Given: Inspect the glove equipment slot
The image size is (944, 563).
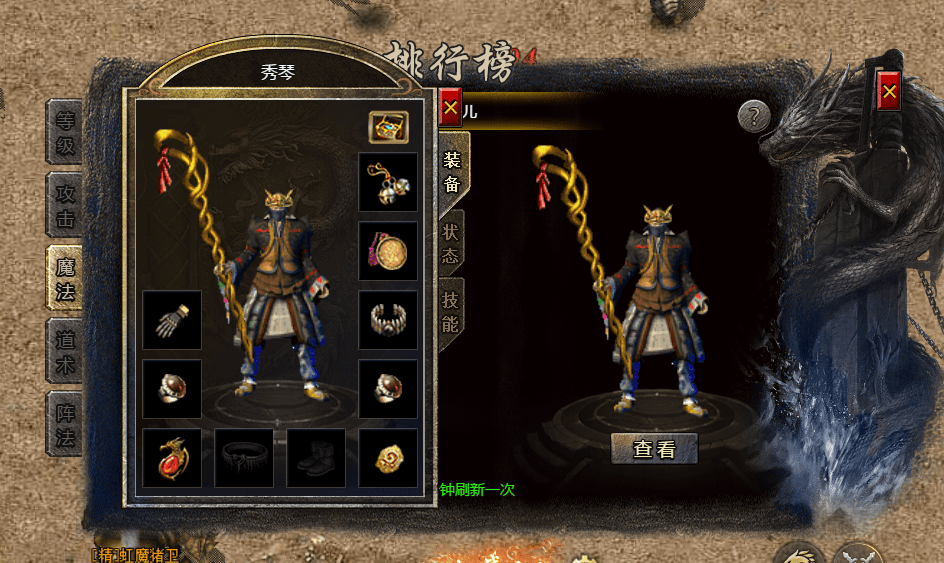Looking at the screenshot, I should 172,320.
